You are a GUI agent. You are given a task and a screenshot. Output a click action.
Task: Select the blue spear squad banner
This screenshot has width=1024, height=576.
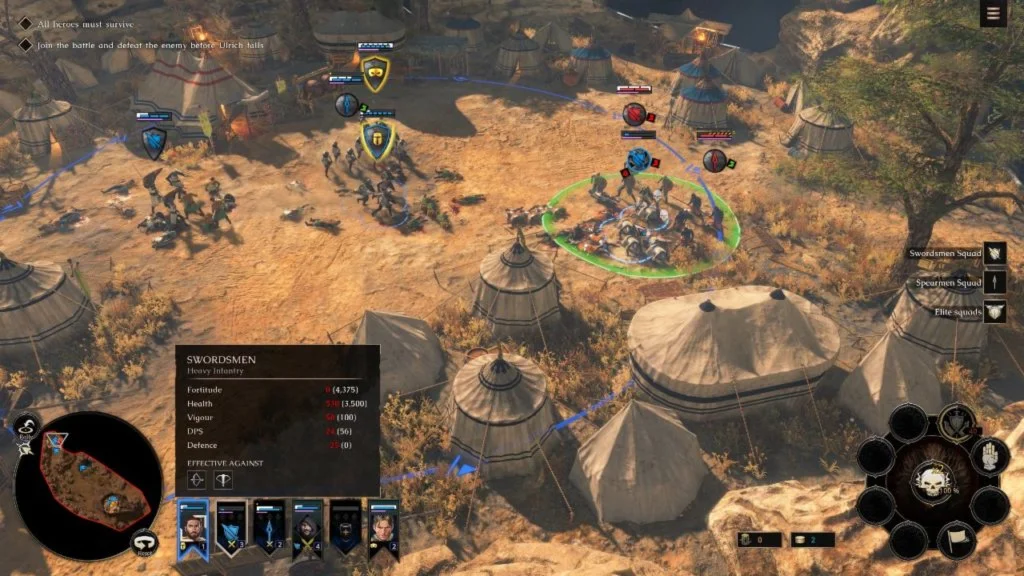pyautogui.click(x=269, y=527)
